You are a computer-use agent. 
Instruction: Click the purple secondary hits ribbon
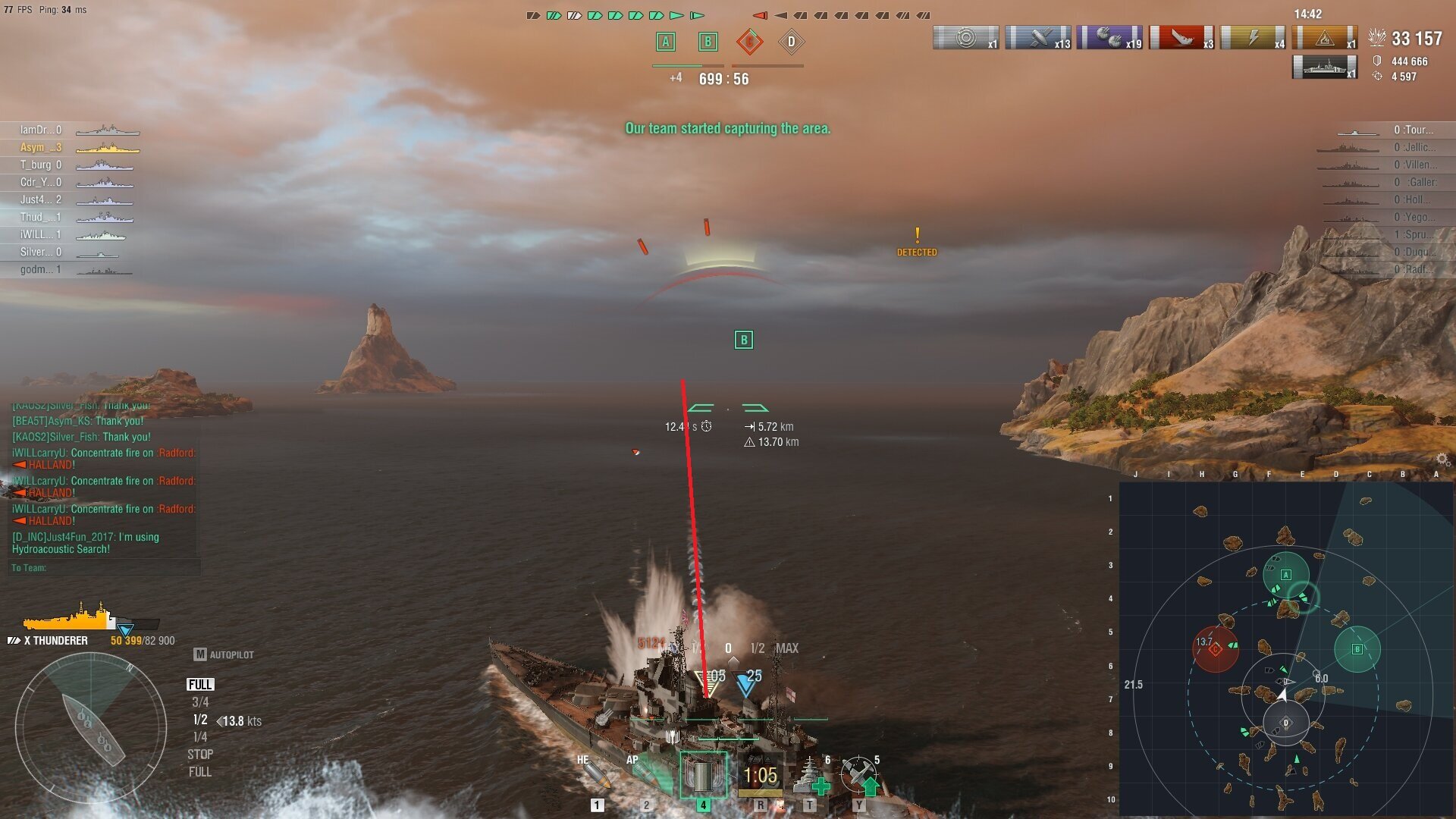[1109, 37]
